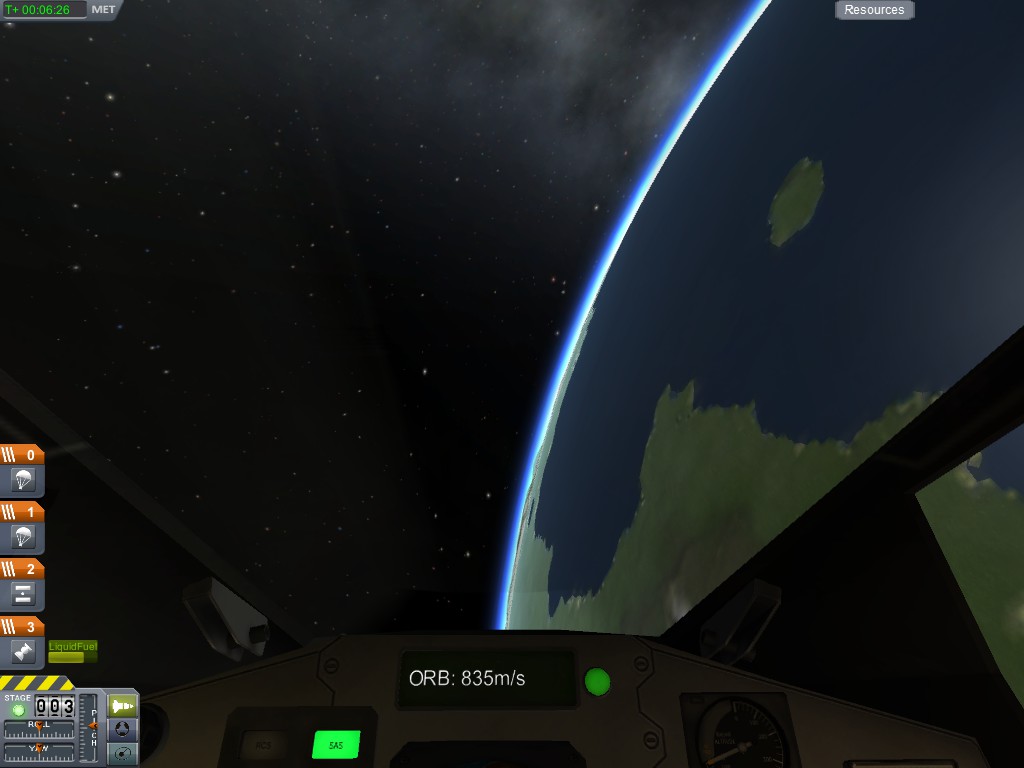Open the orbital map view

[122, 753]
